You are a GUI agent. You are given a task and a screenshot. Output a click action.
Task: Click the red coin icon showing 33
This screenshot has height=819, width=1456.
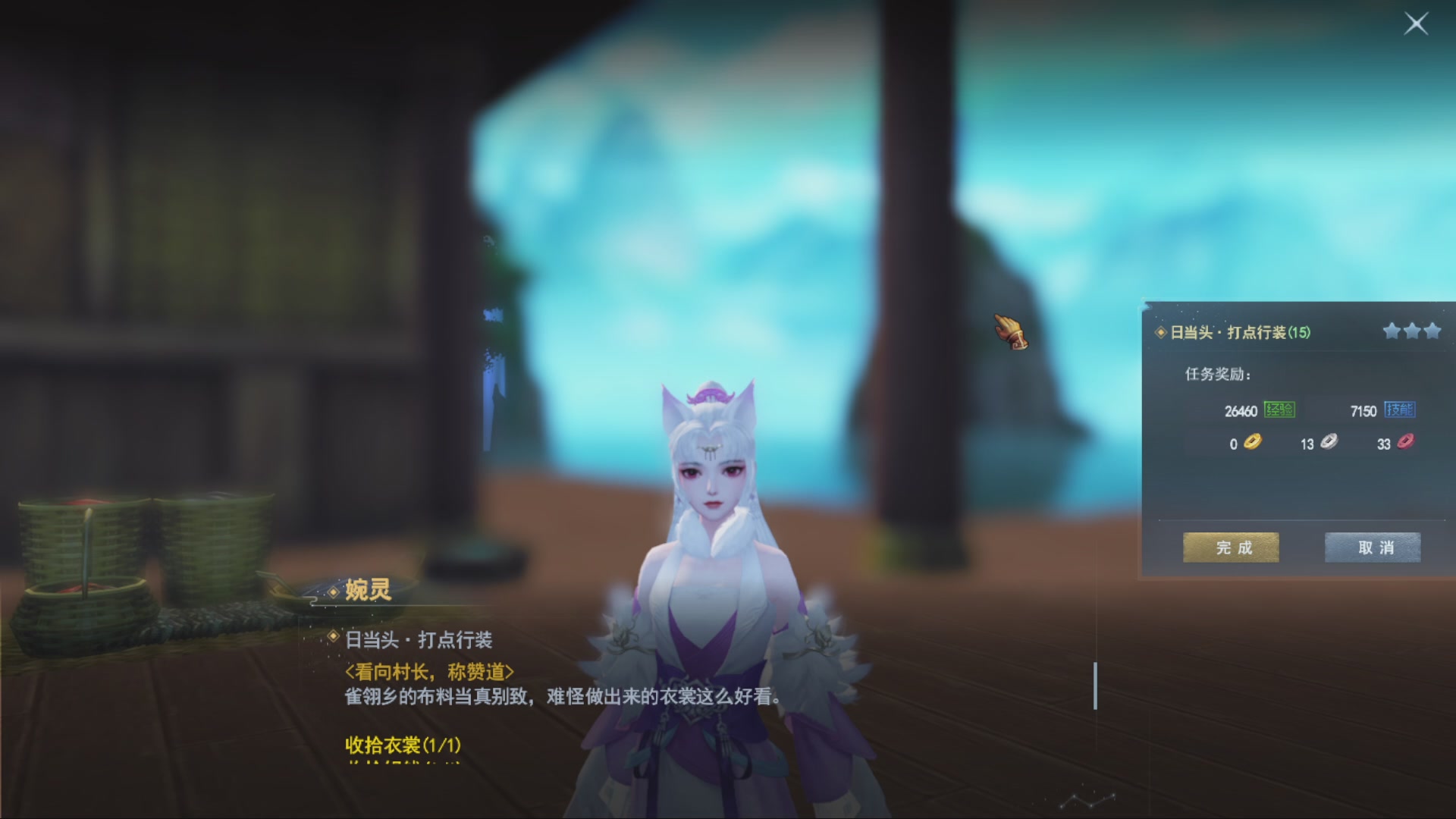(1407, 444)
